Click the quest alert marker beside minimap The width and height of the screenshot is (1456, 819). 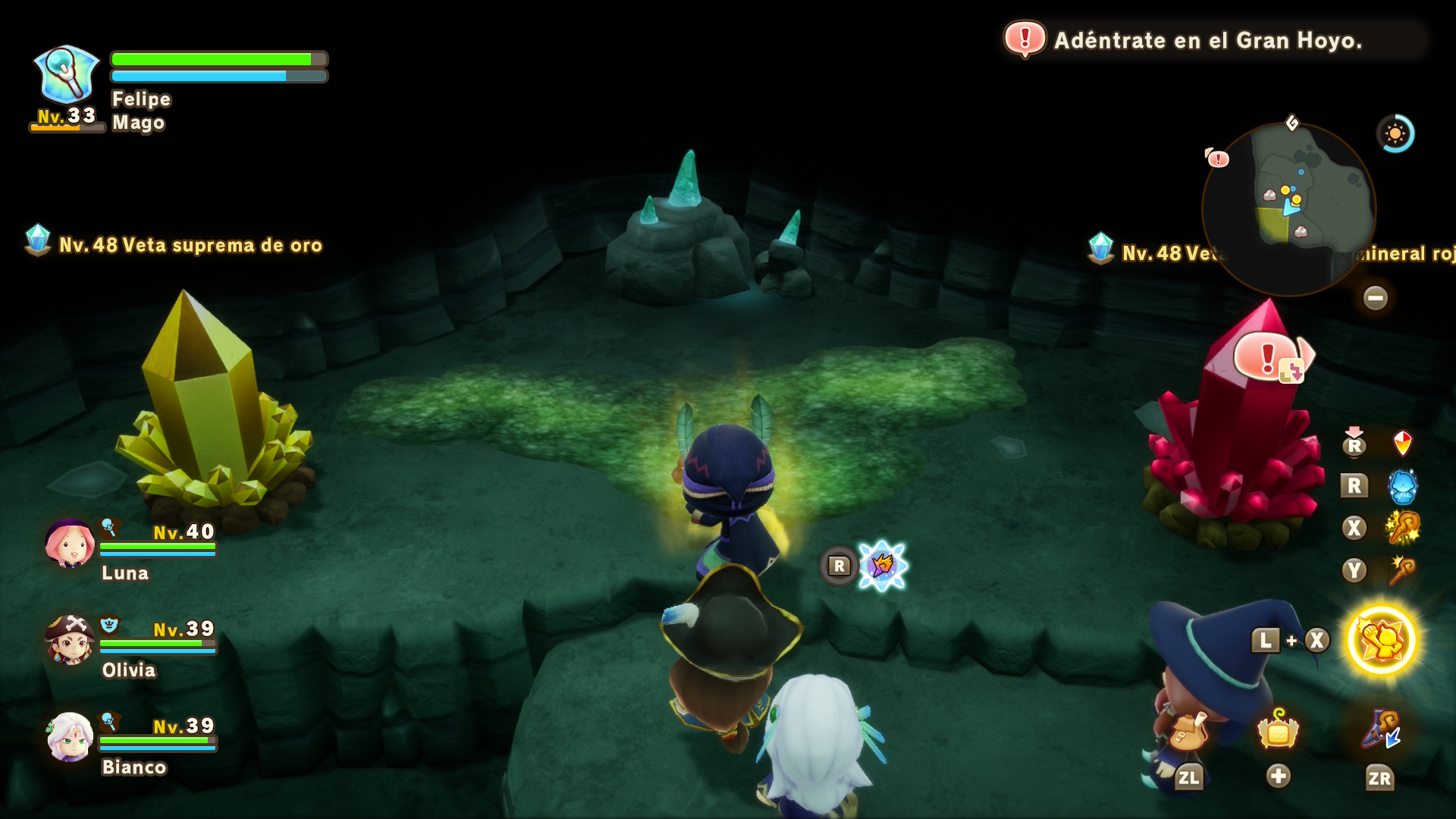pos(1217,158)
